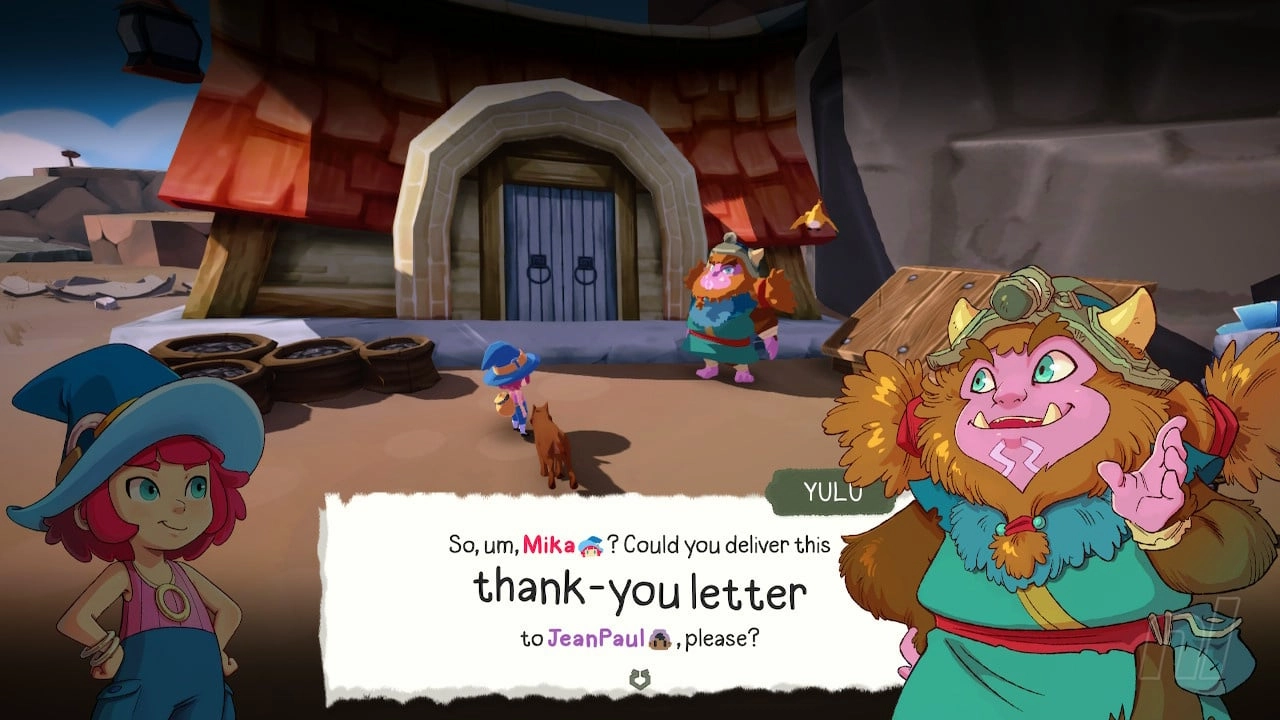1280x720 pixels.
Task: Click the Mika hat icon beside her name
Action: [589, 546]
